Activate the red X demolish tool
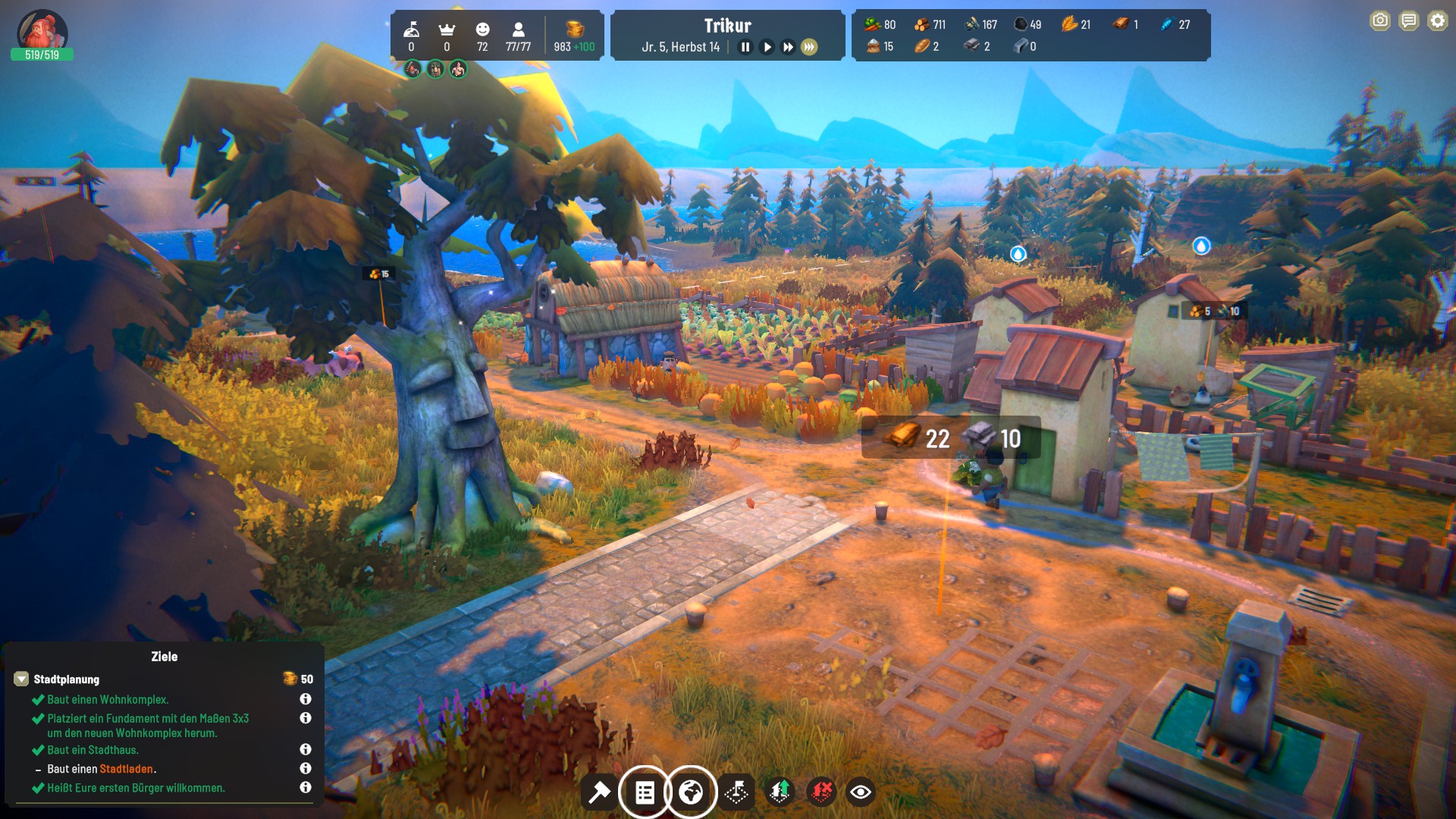Screen dimensions: 1456x819 821,792
